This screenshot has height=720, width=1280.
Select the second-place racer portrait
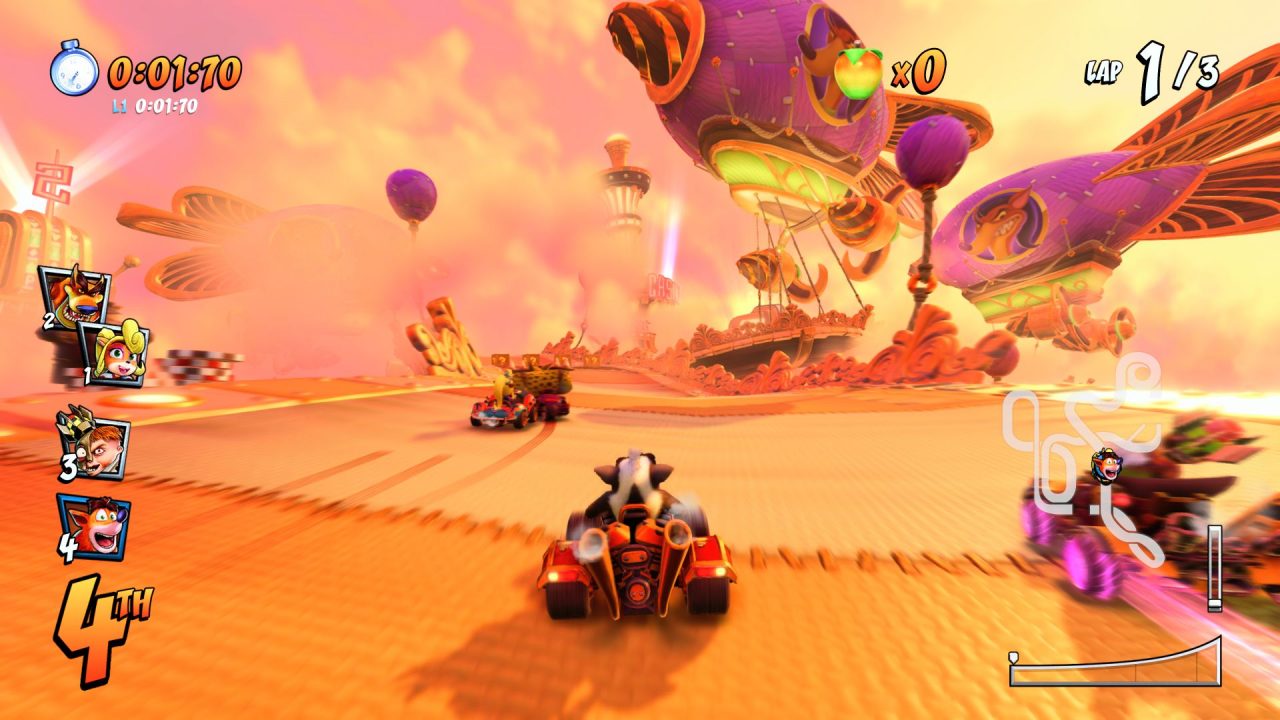pos(74,297)
